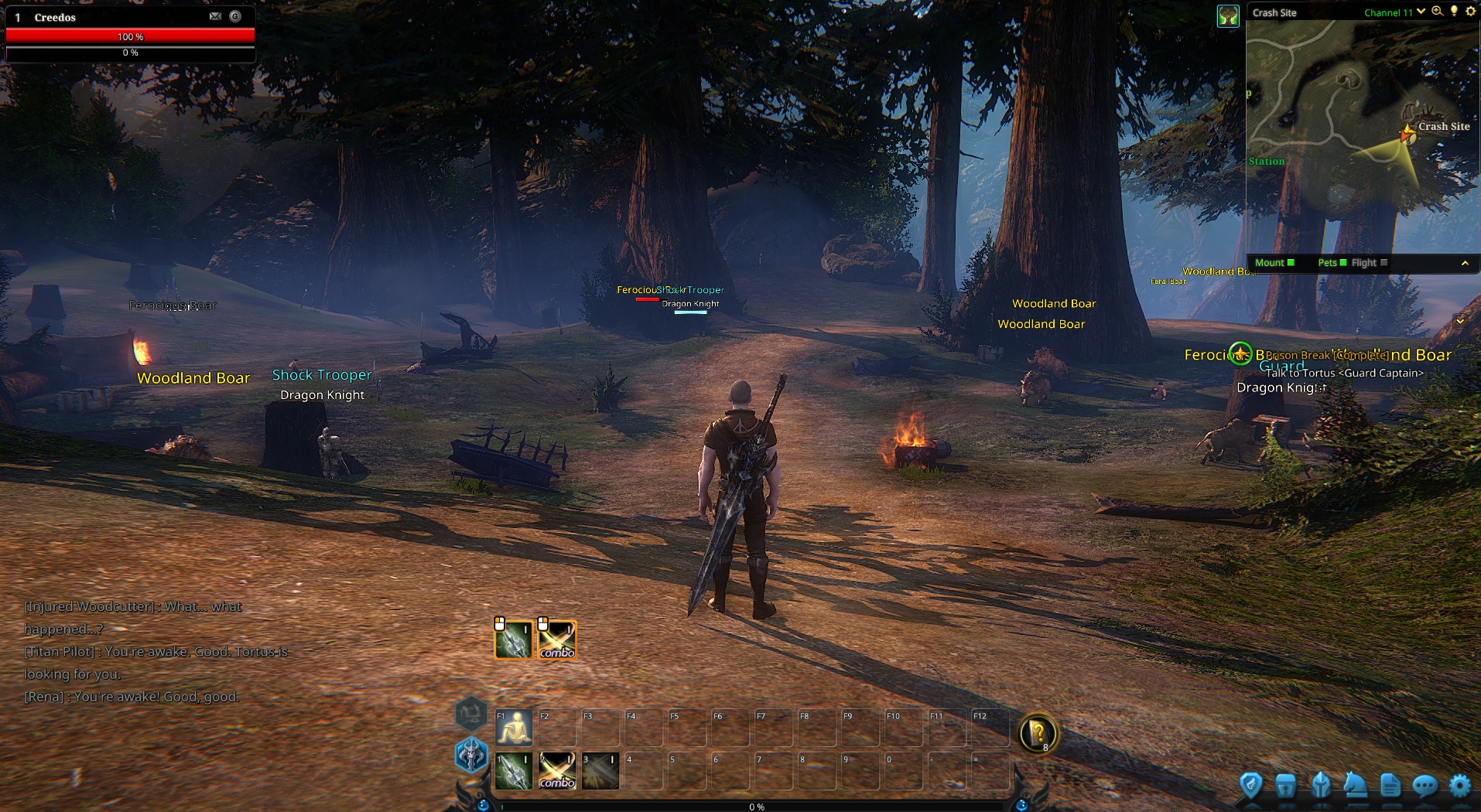Click the green tree buff icon
The image size is (1481, 812).
1228,15
